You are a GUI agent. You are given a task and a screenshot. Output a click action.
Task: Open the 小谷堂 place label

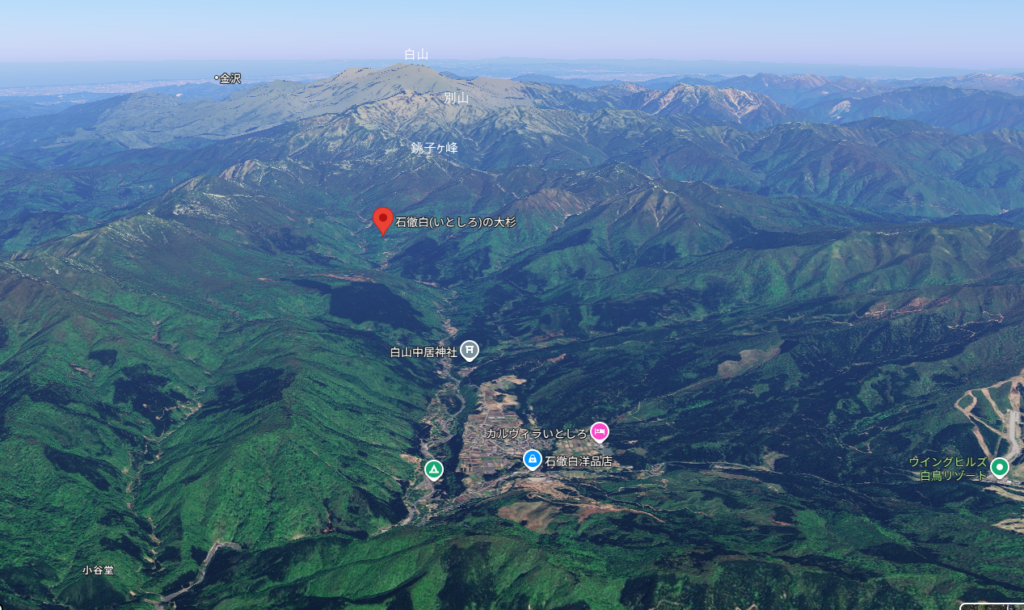point(98,570)
